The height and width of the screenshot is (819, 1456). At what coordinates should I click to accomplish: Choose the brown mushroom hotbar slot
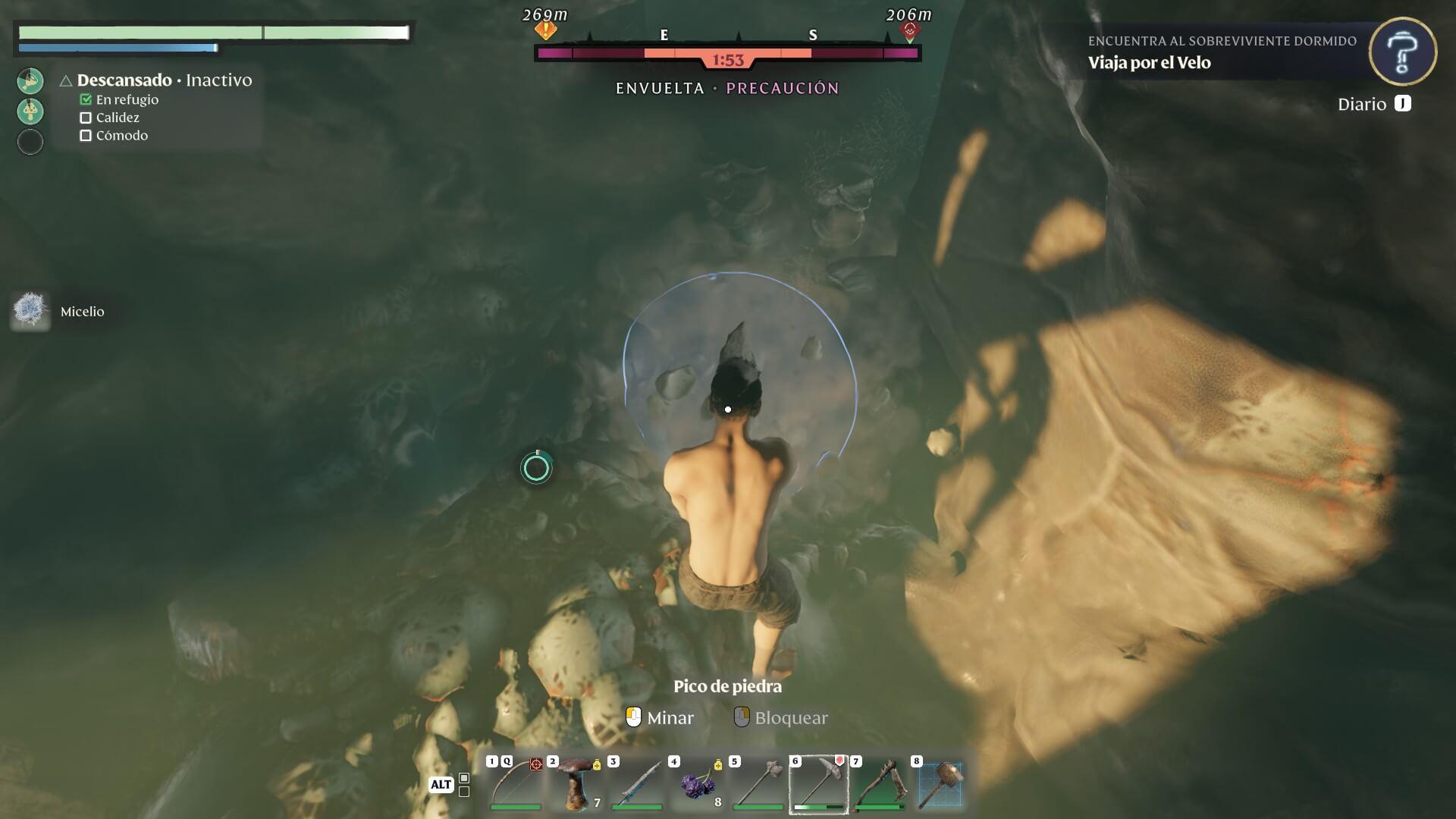point(576,784)
